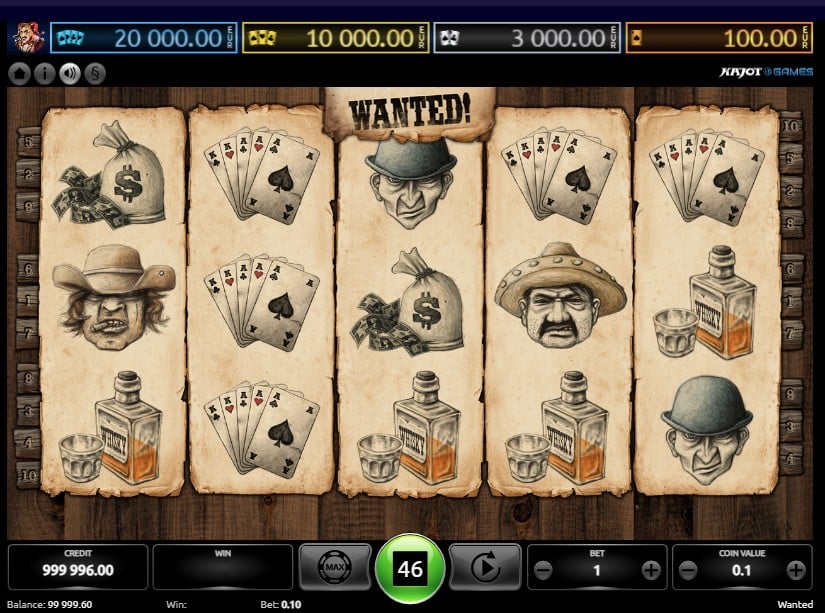Raise the coin value with plus
Screen dimensions: 825x613
795,570
